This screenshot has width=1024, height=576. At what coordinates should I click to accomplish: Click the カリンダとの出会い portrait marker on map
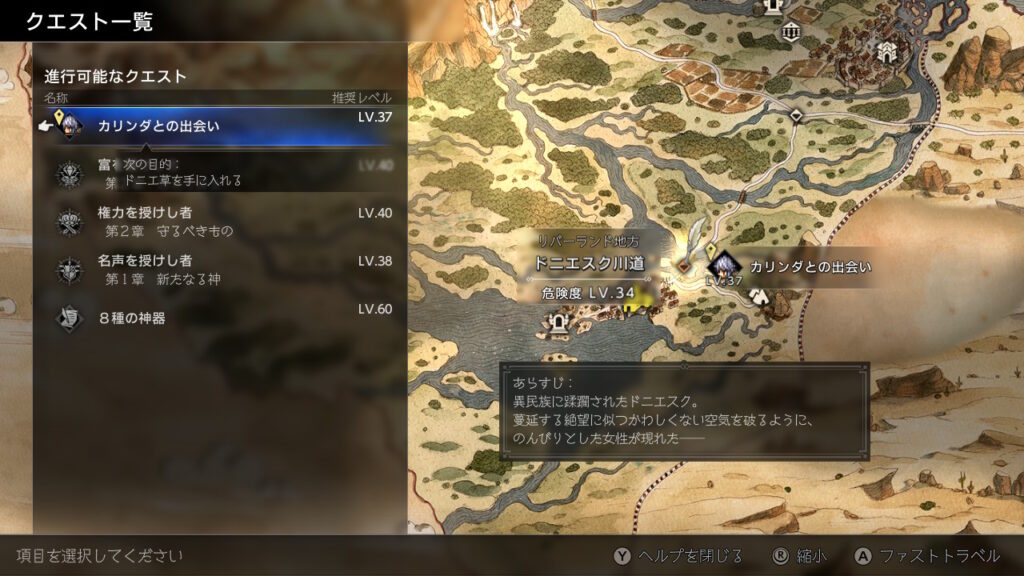tap(723, 266)
